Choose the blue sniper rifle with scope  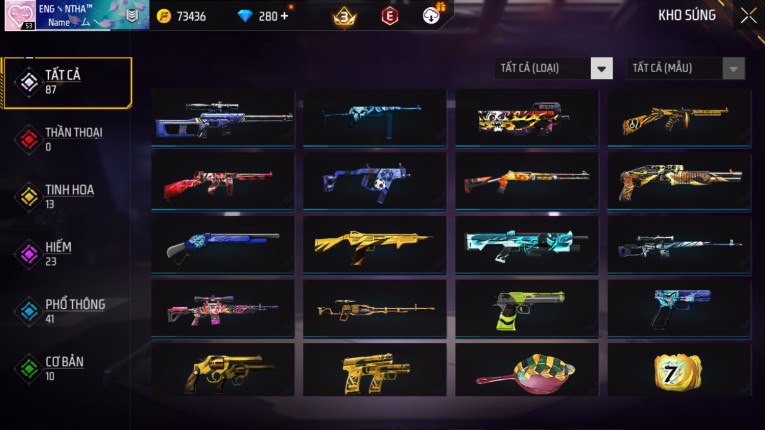point(223,118)
